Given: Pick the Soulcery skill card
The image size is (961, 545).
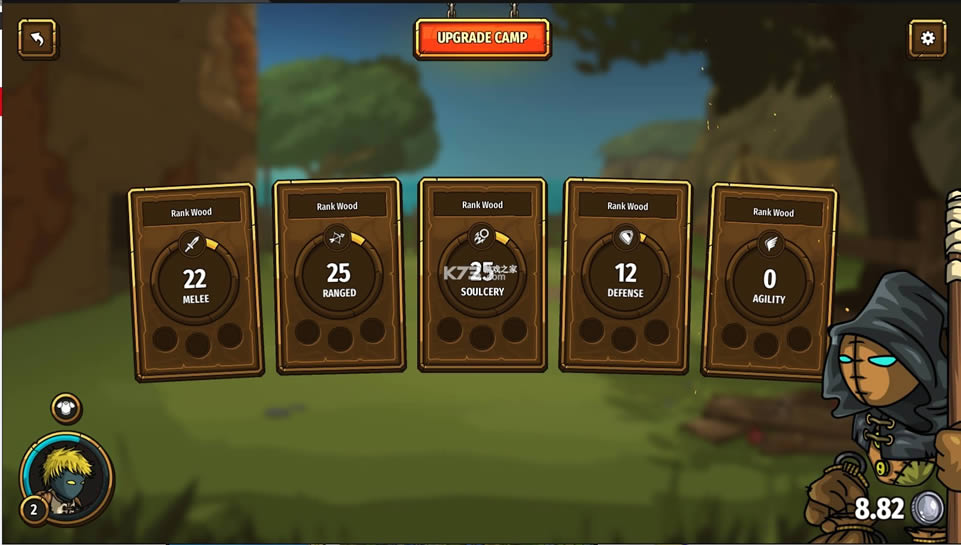Looking at the screenshot, I should [482, 274].
